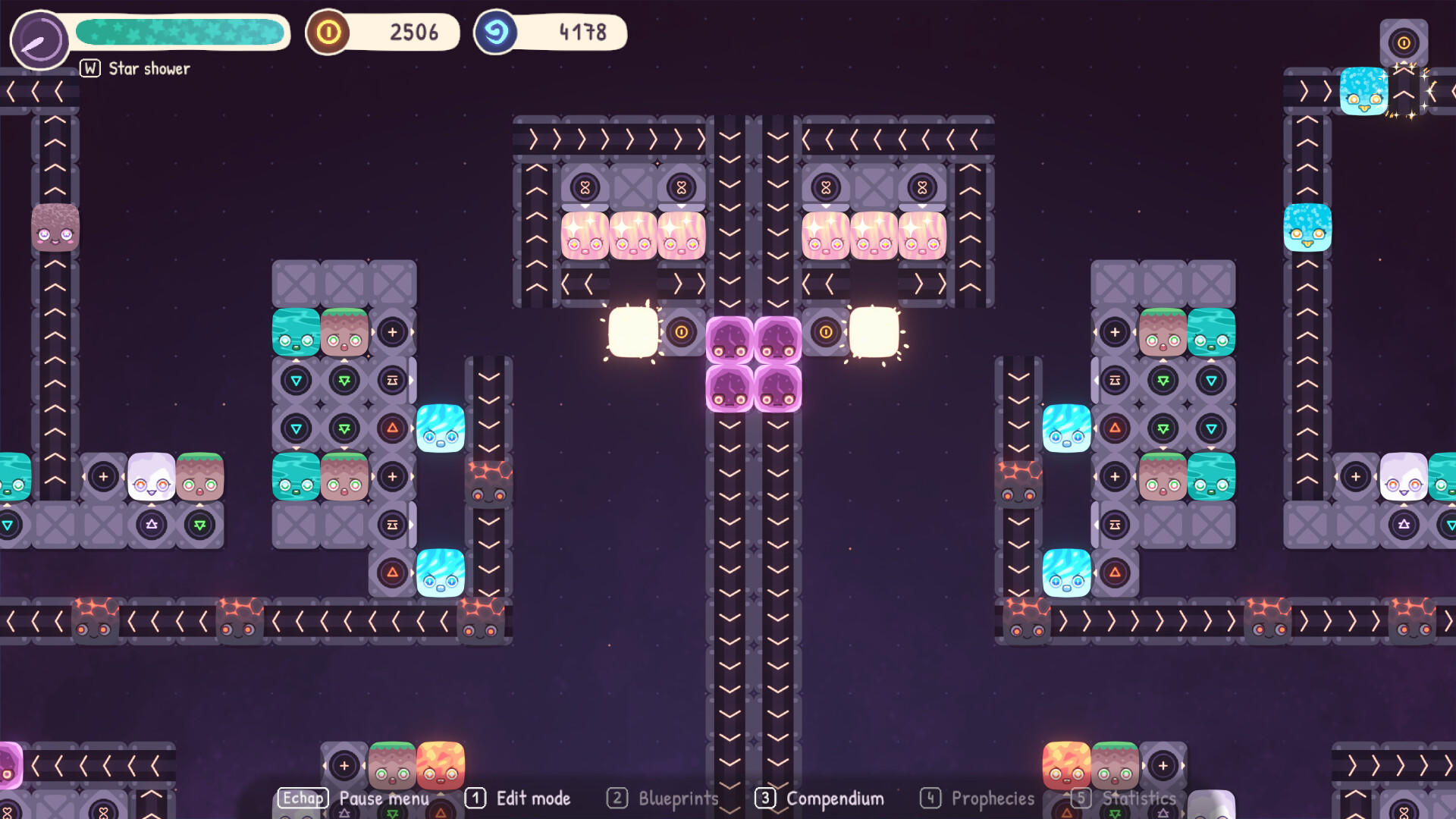Viewport: 1456px width, 819px height.
Task: Click an orange triangle rune tile
Action: [x=392, y=428]
